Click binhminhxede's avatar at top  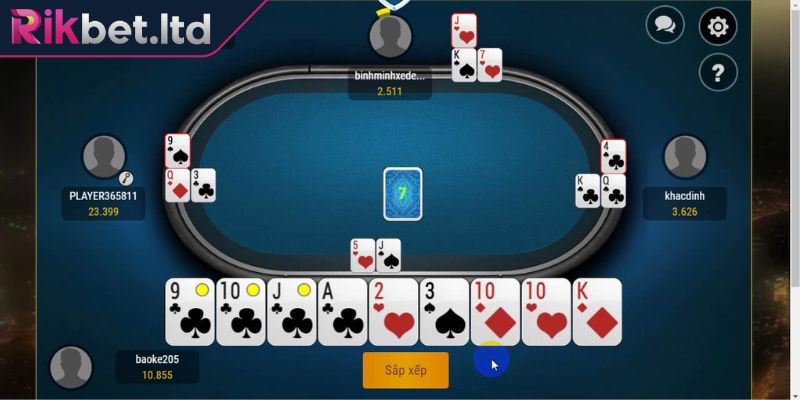(x=390, y=37)
